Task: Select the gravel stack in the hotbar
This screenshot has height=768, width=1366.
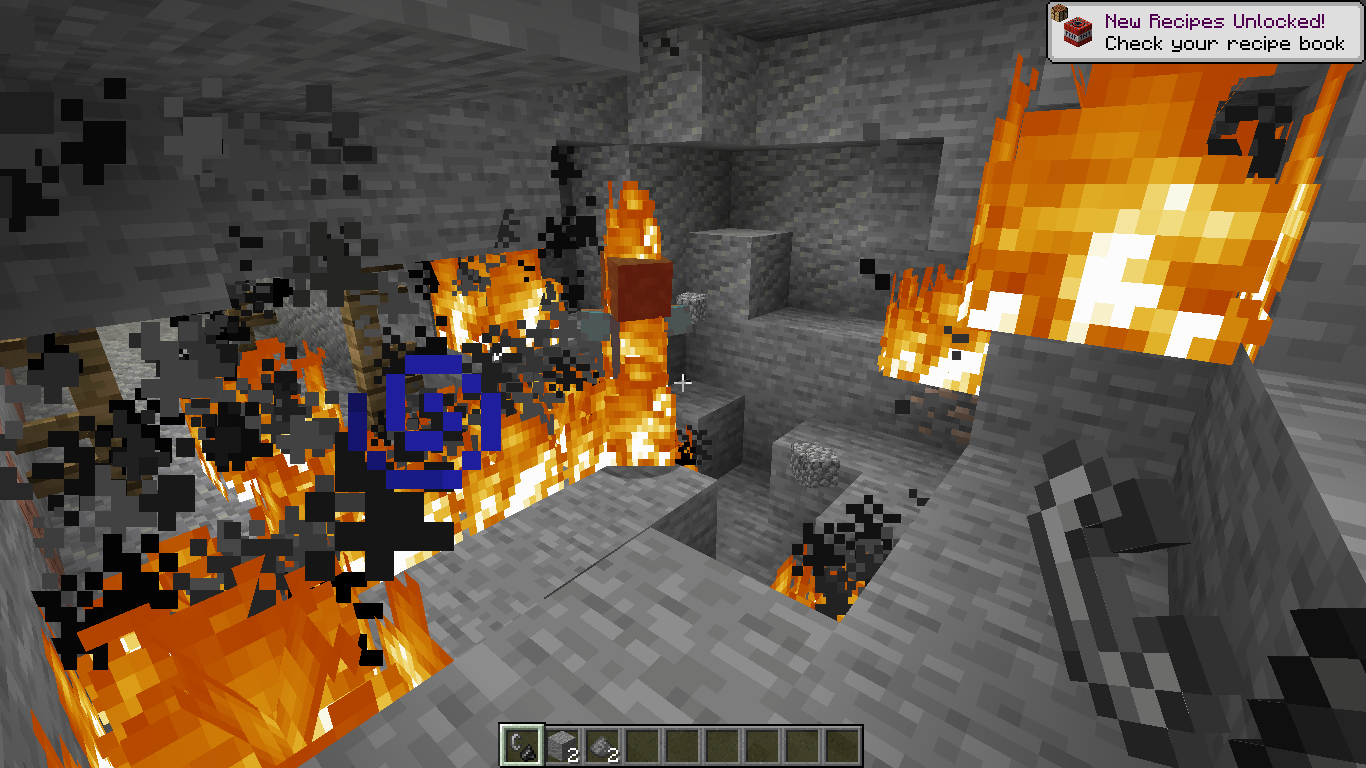Action: coord(601,744)
